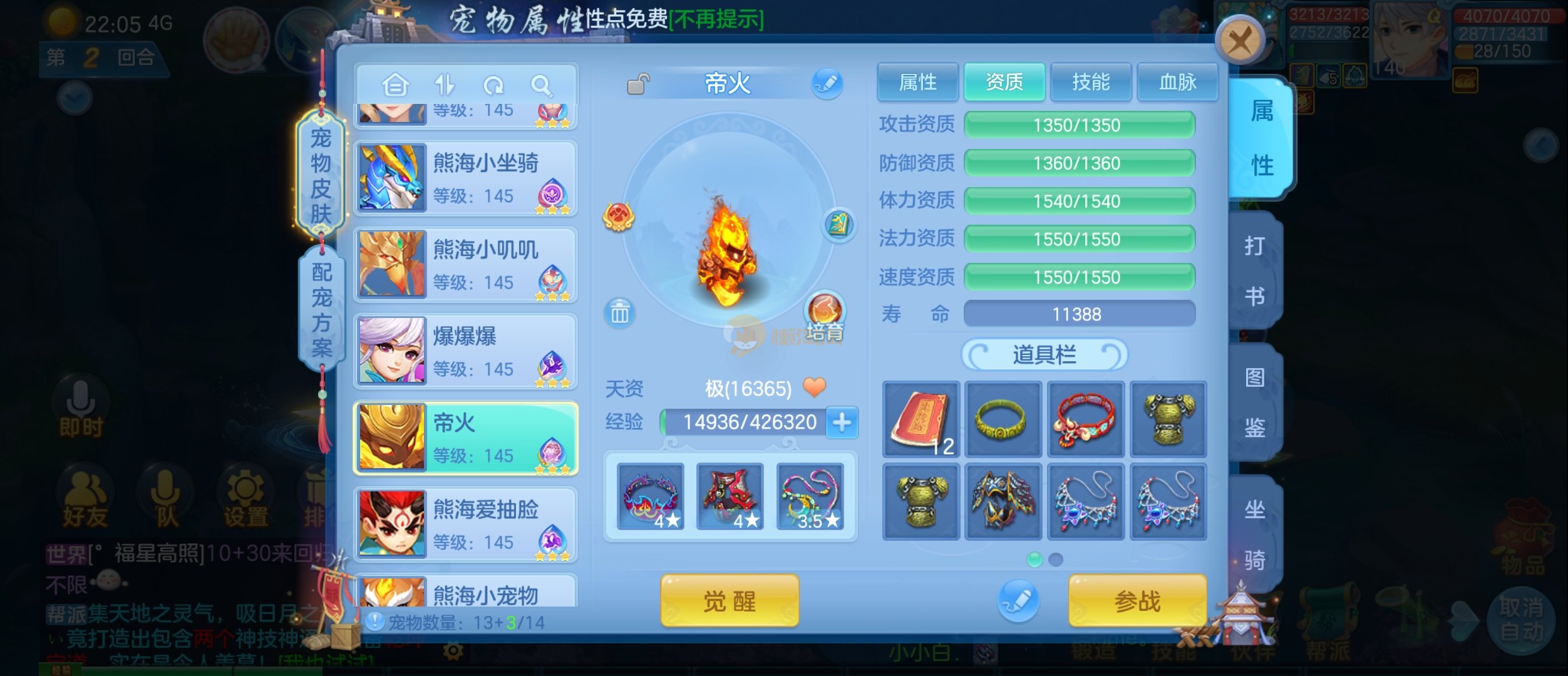Close the pet attributes panel
This screenshot has height=676, width=1568.
pos(1240,42)
